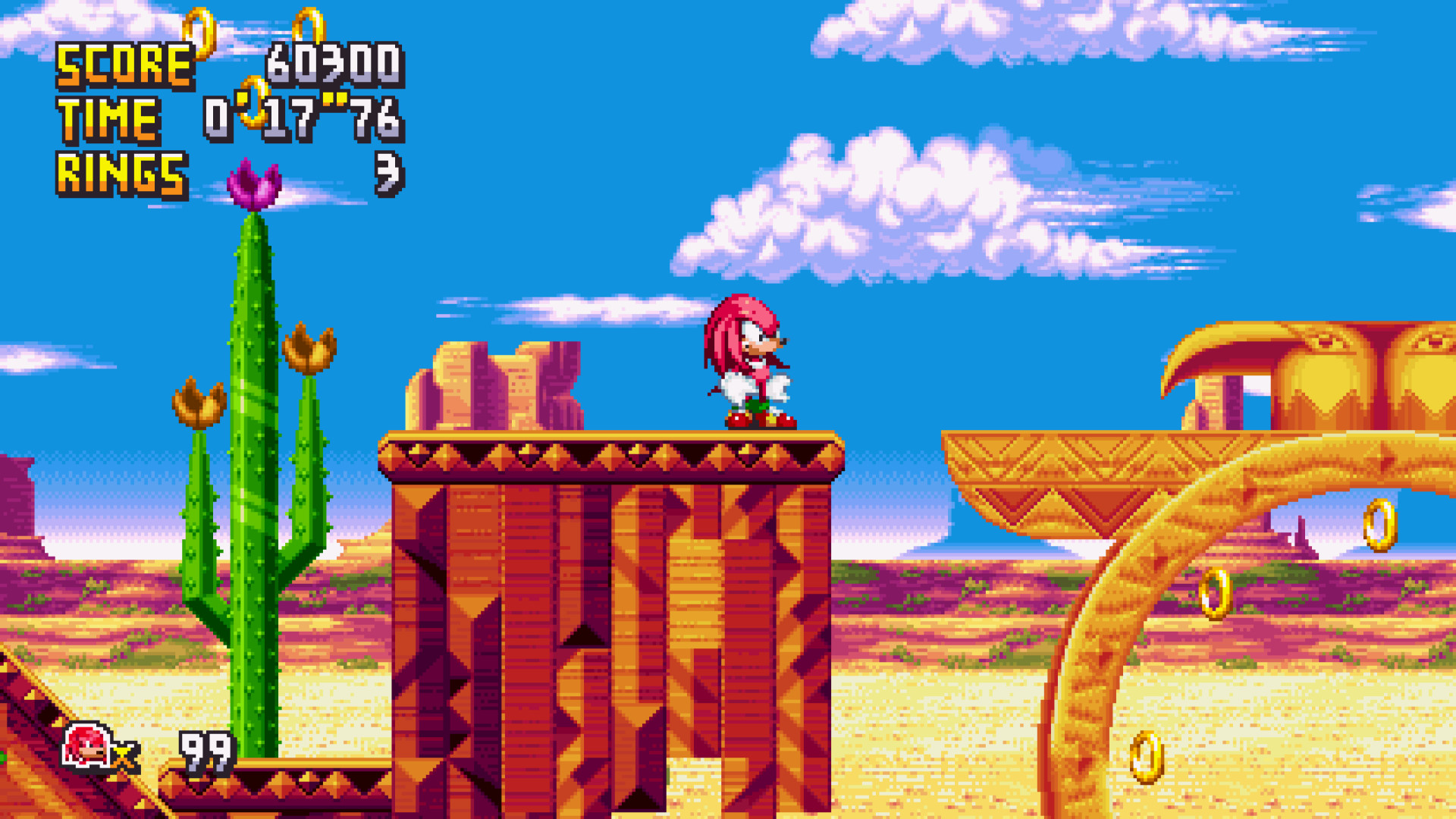
Task: Select the RINGS label
Action: point(121,173)
